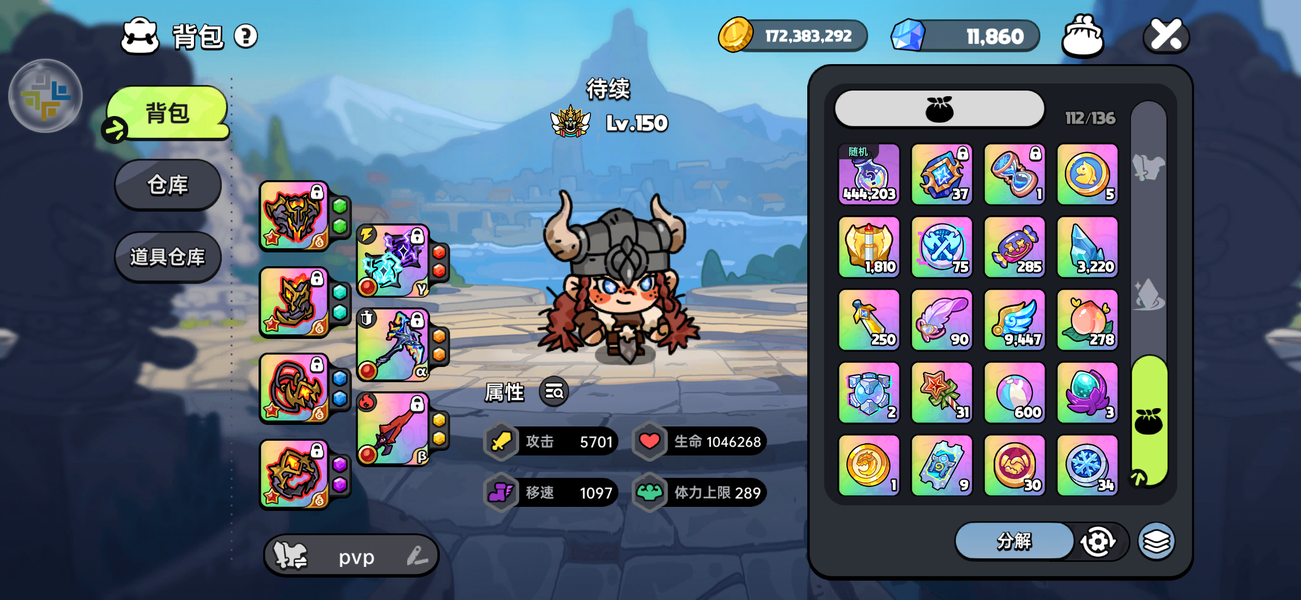
Task: Switch to the 道具仓库 item warehouse
Action: 168,257
